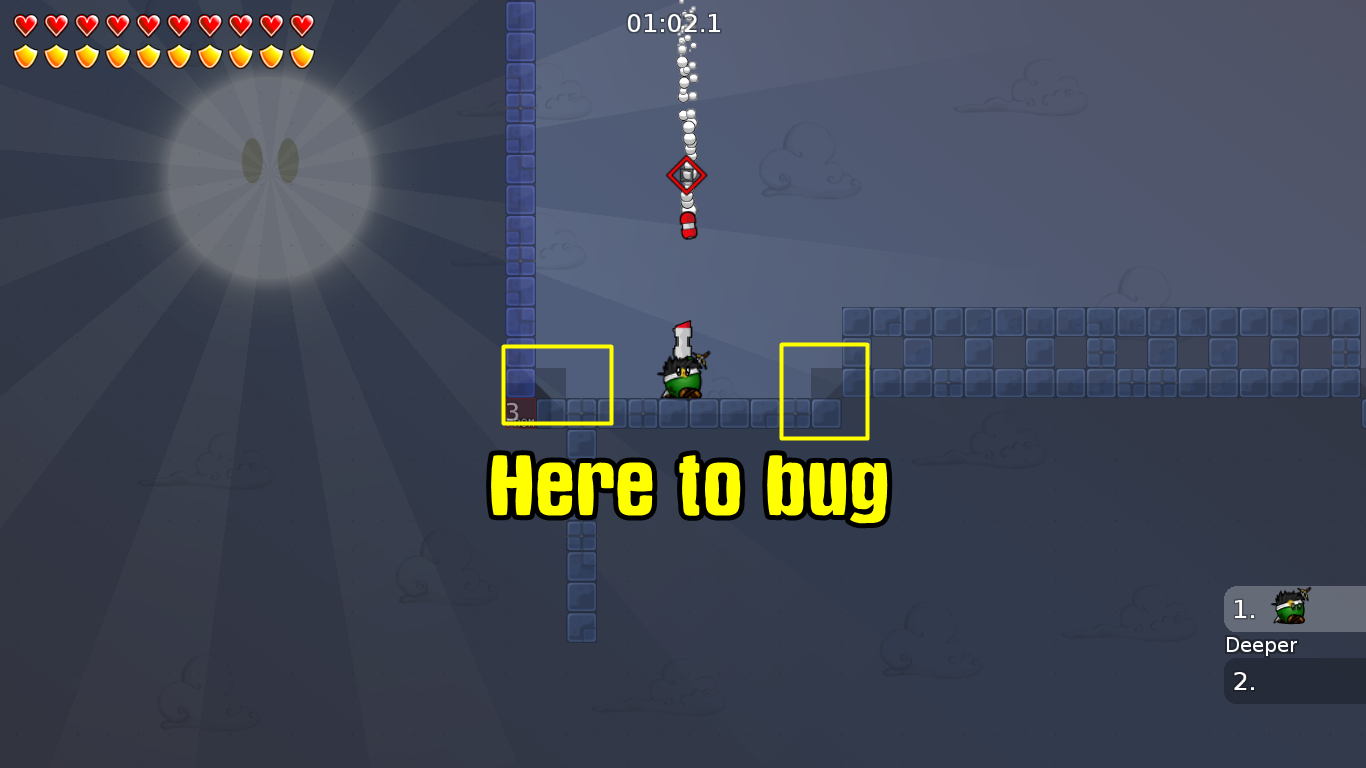The image size is (1366, 768).
Task: Click the grenade launcher weapon pickup
Action: (686, 222)
